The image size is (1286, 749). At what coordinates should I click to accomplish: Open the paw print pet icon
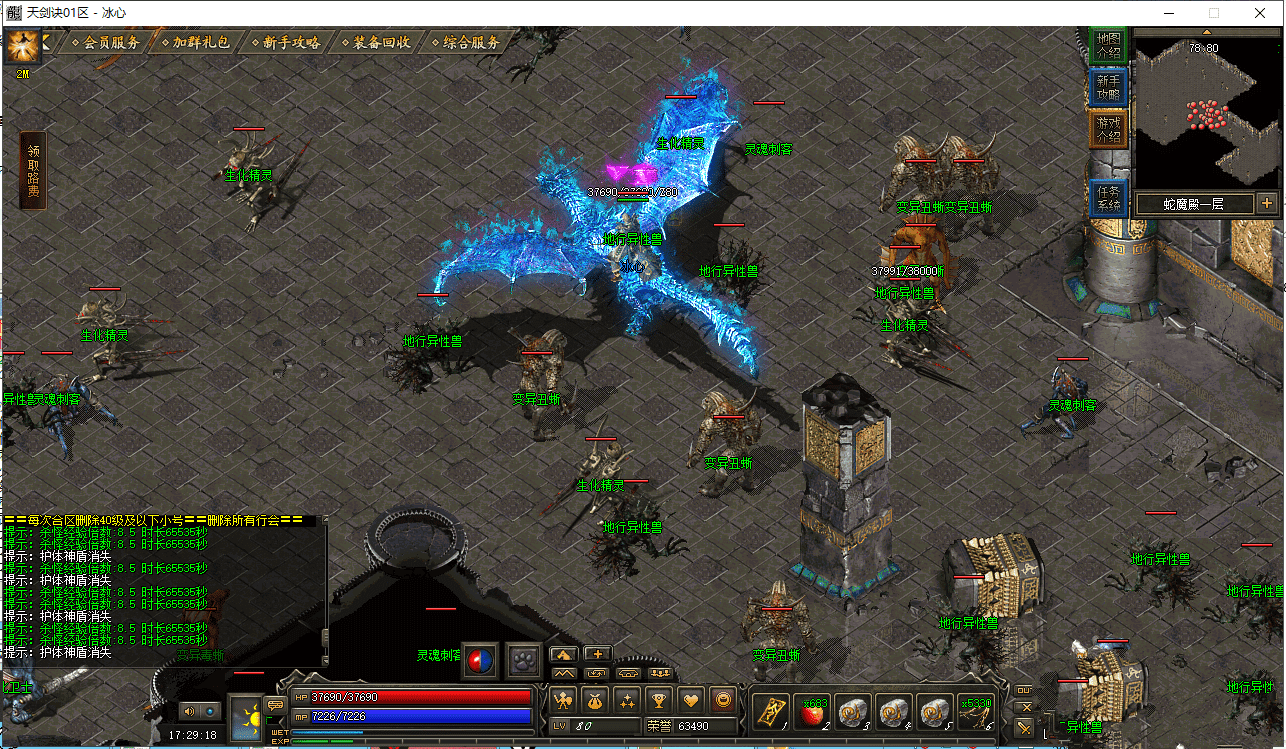click(x=524, y=661)
